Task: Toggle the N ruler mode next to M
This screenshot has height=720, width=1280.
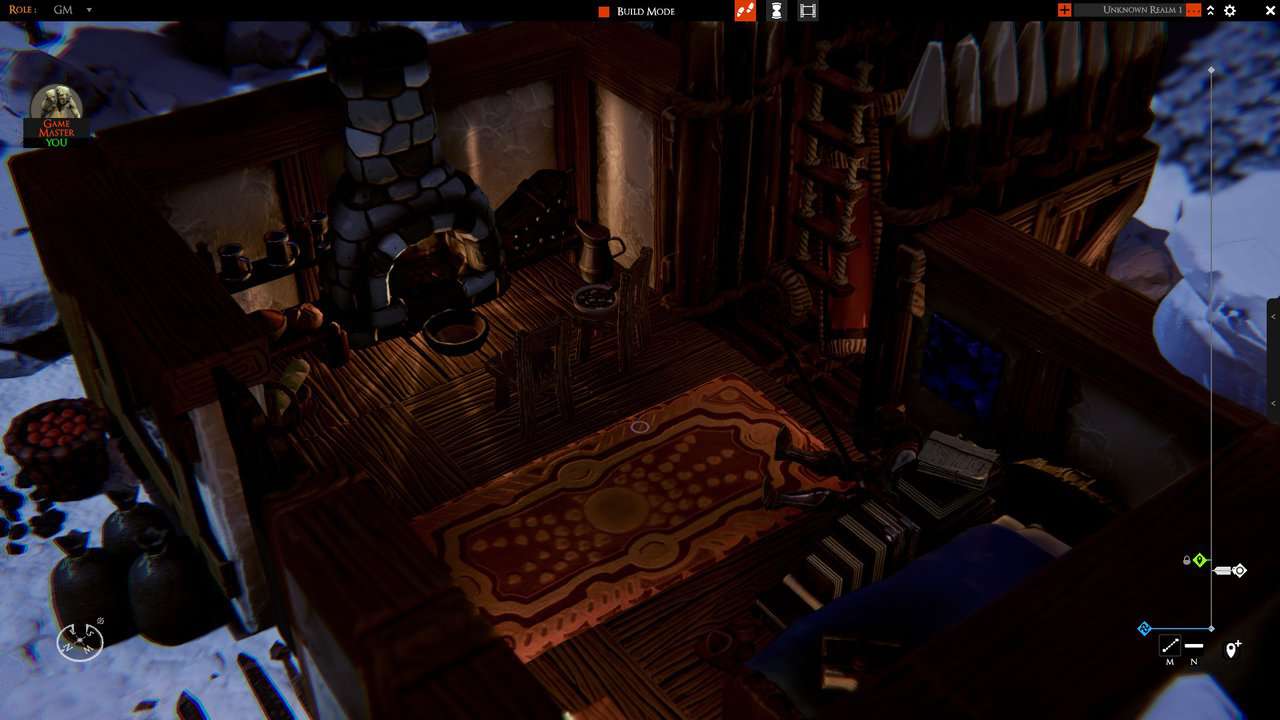Action: pyautogui.click(x=1193, y=648)
